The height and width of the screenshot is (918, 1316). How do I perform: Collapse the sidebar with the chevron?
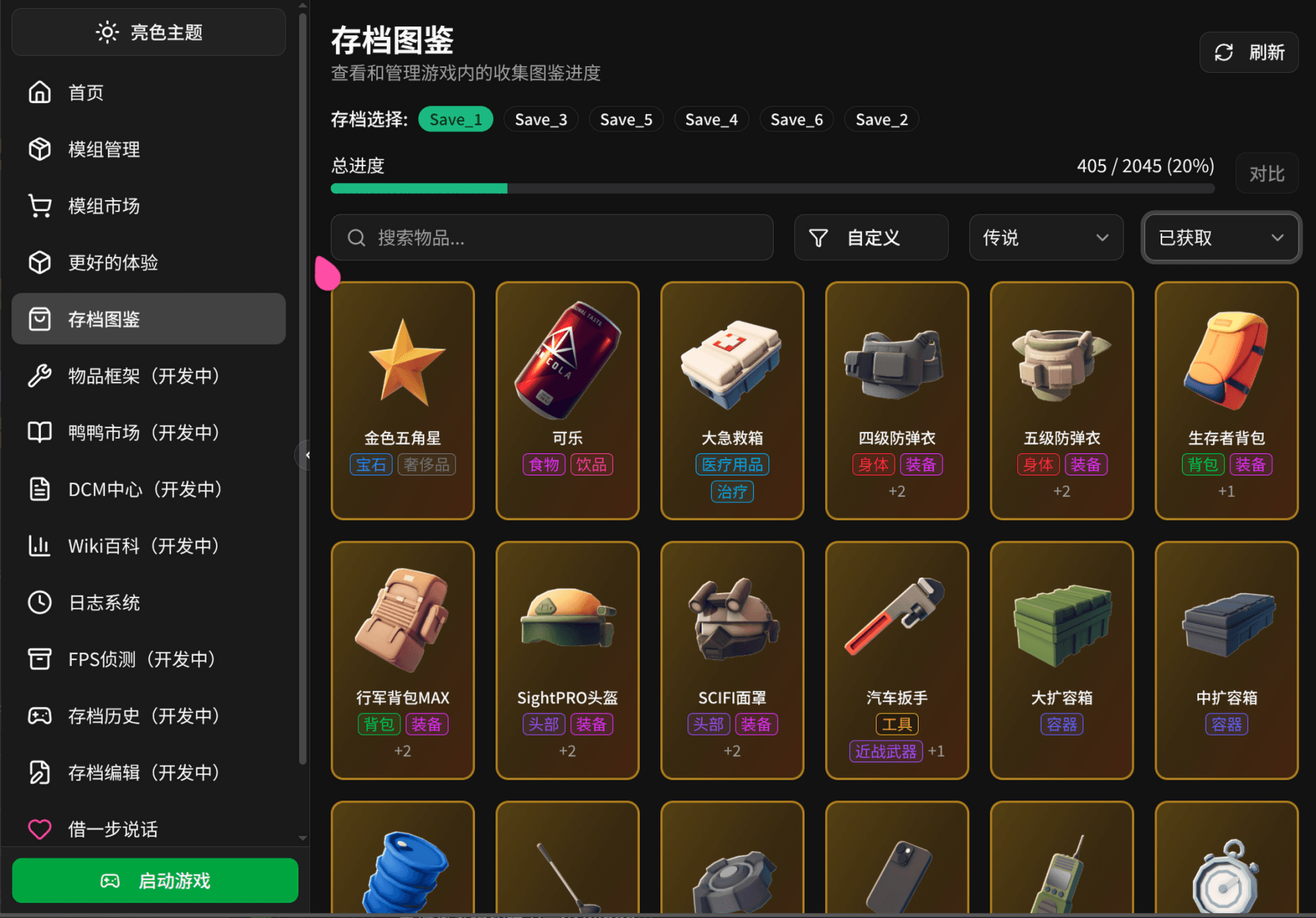(307, 455)
